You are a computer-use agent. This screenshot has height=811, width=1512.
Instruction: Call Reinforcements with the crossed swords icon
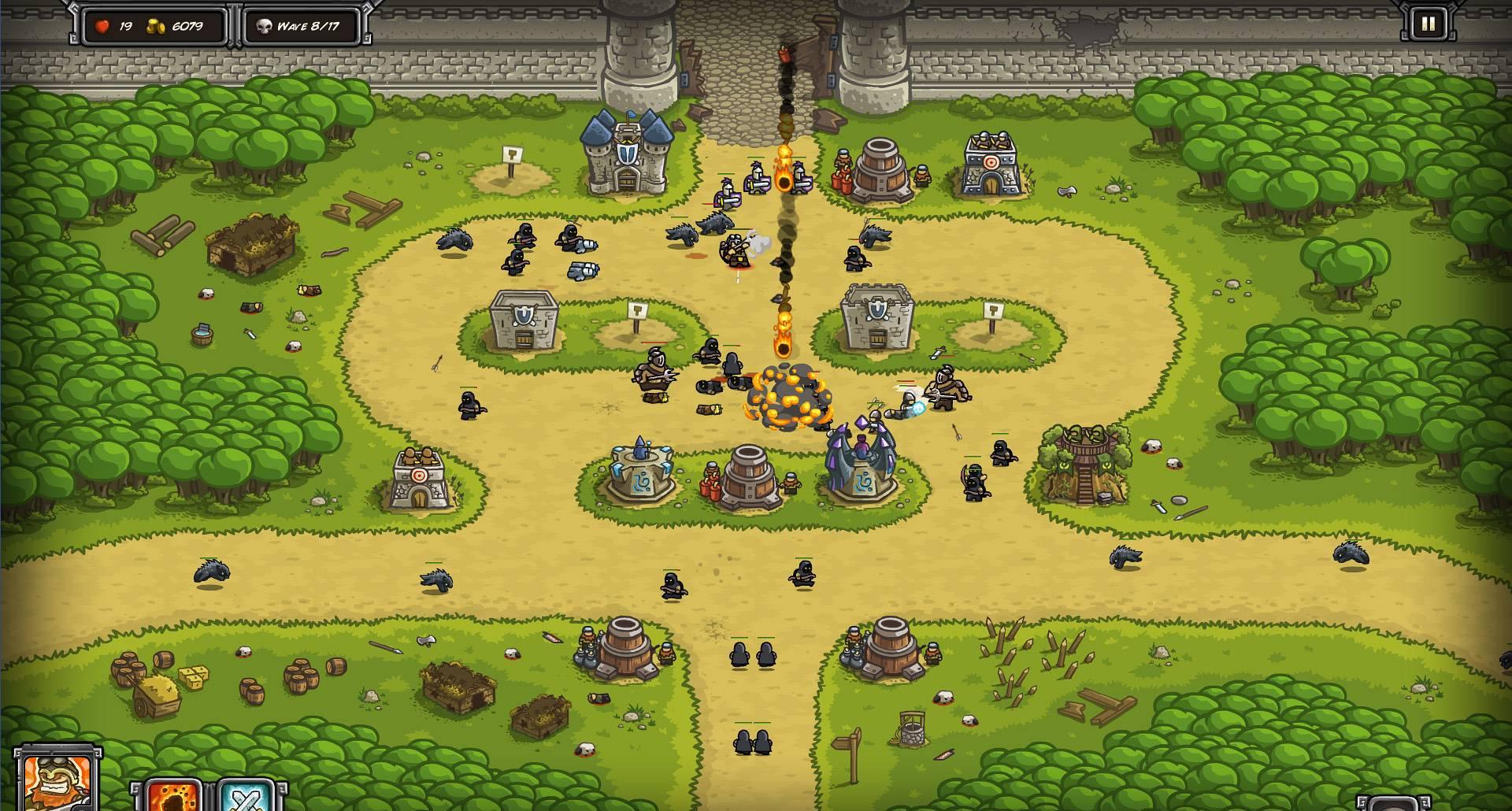click(x=245, y=795)
